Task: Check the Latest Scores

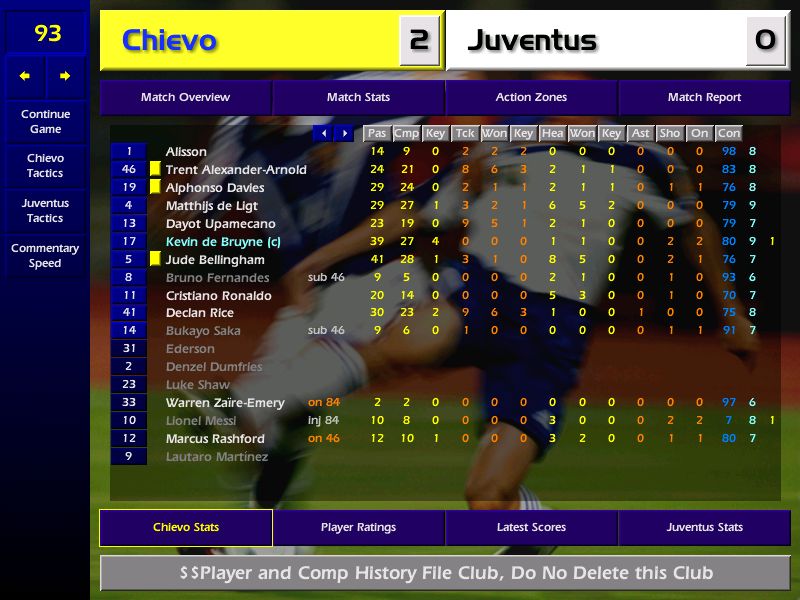Action: 531,528
